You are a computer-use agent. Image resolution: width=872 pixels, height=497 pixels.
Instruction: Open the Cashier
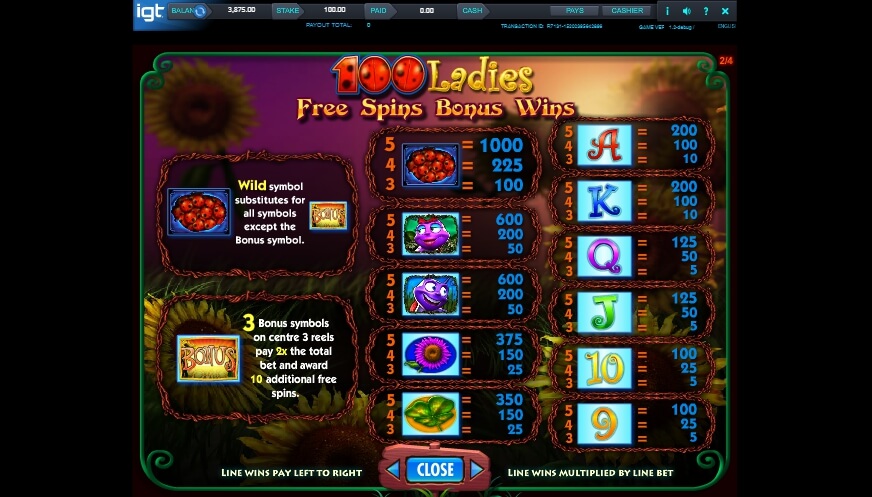627,10
